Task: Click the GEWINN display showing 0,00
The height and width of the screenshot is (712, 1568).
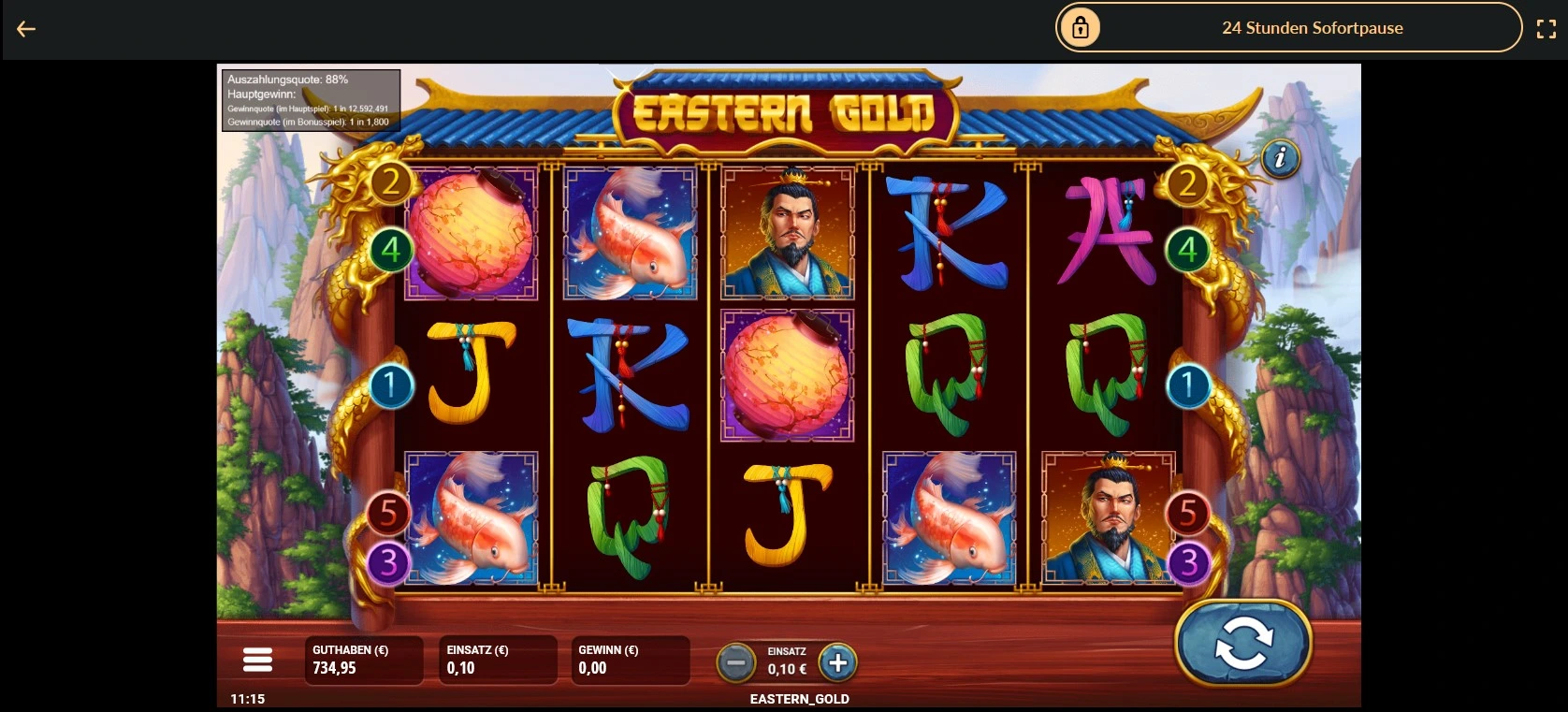Action: click(629, 660)
